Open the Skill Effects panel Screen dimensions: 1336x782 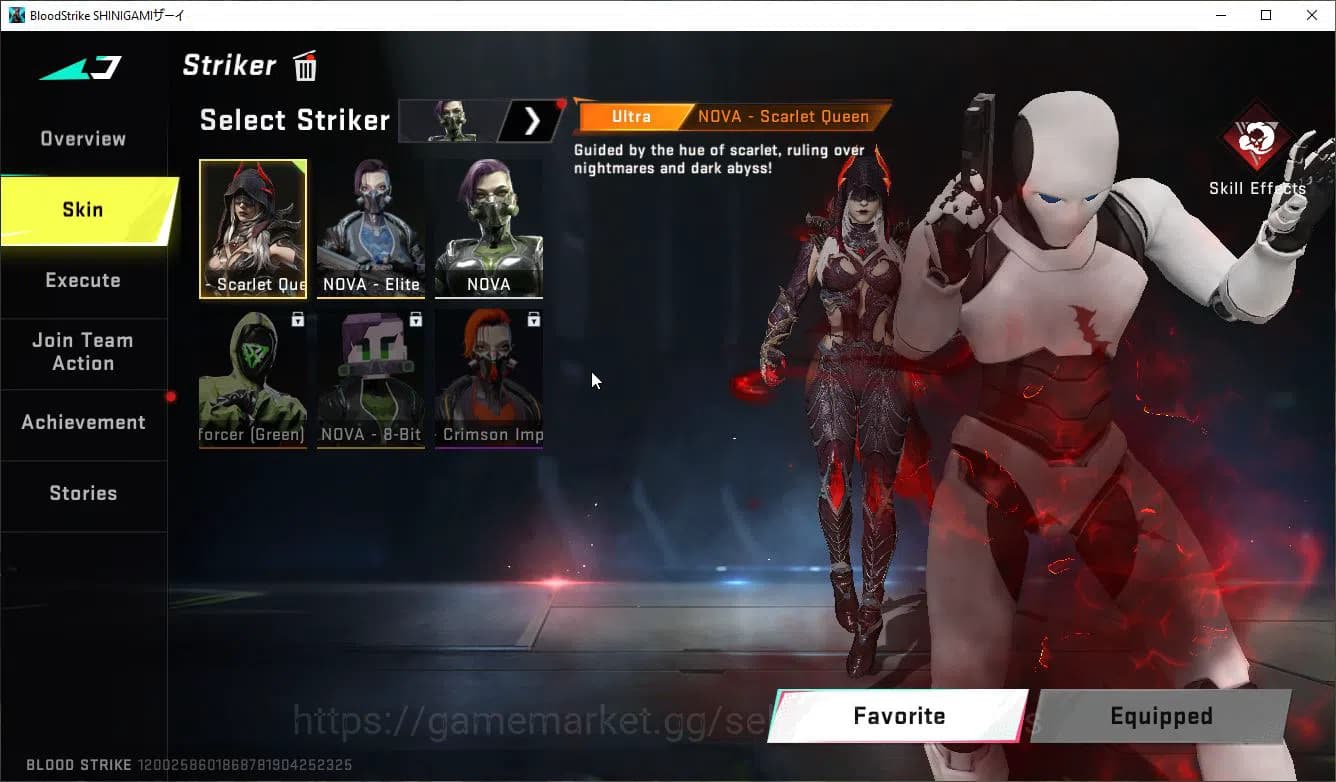coord(1258,150)
